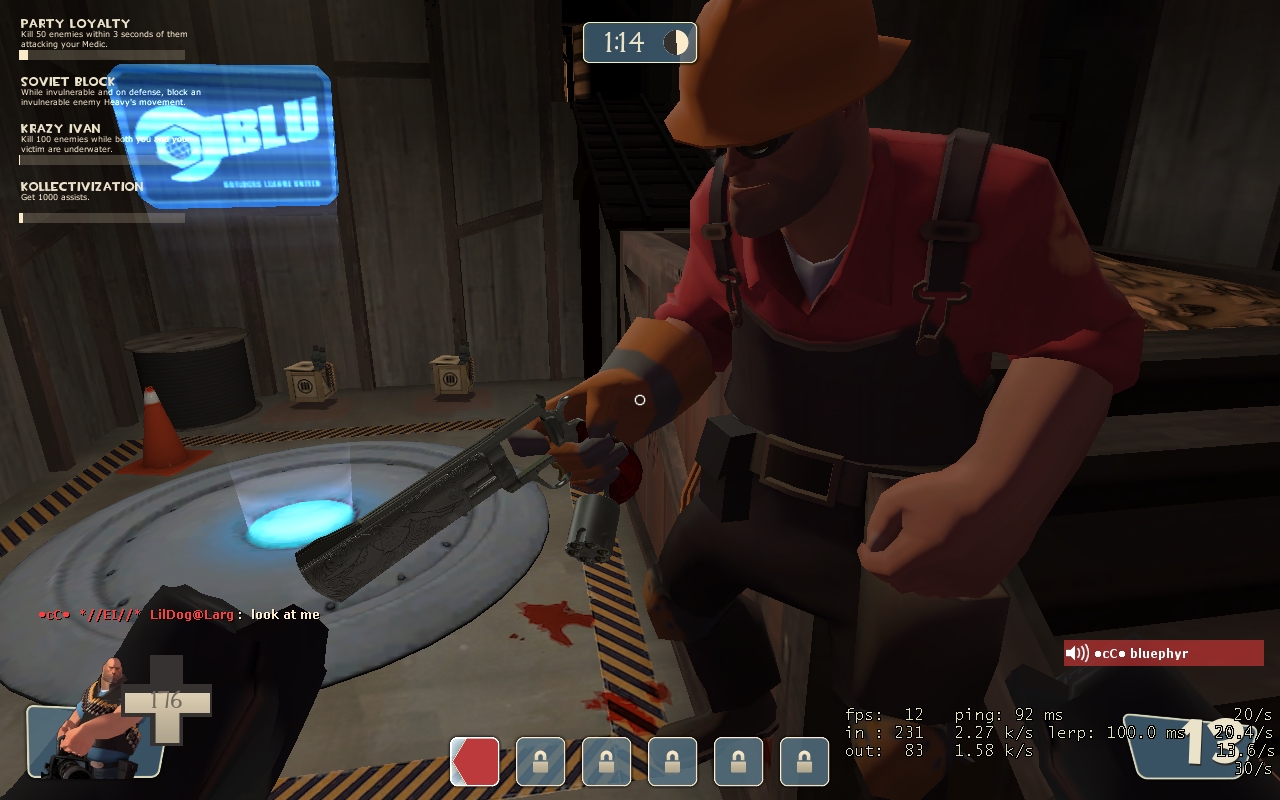The width and height of the screenshot is (1280, 800).
Task: Toggle the fifth locked weapon slot
Action: (x=803, y=761)
